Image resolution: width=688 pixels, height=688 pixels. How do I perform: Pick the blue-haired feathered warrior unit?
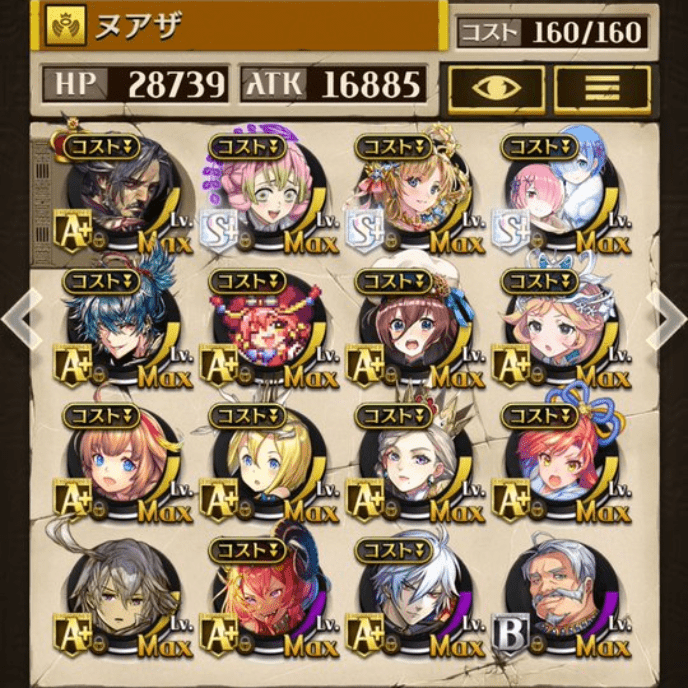[119, 328]
